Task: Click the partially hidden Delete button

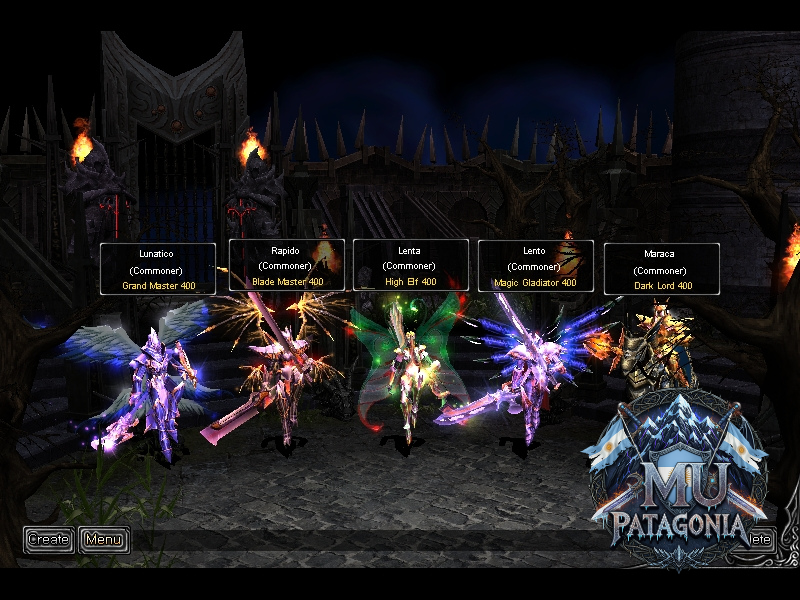Action: tap(762, 539)
